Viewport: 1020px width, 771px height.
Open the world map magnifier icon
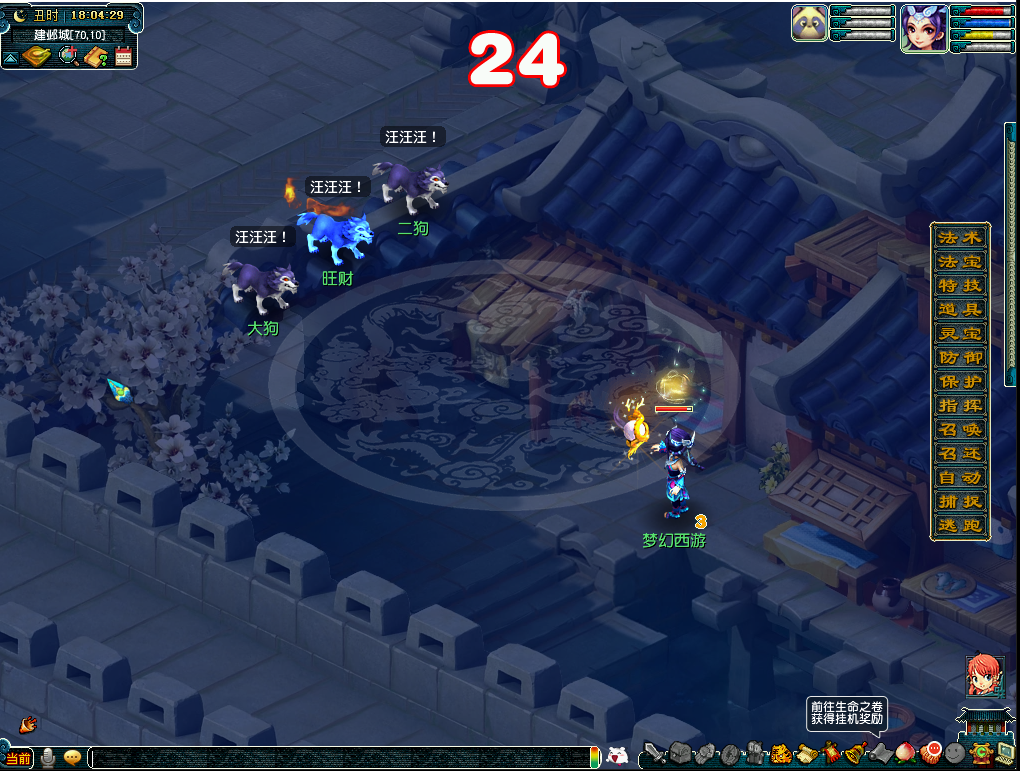69,56
